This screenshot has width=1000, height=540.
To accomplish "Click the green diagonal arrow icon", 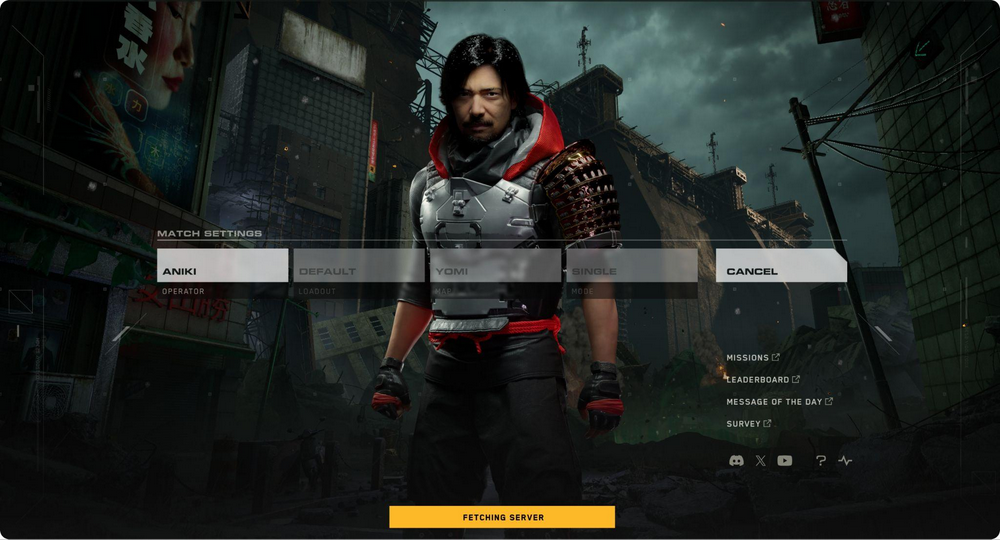I will (x=921, y=48).
